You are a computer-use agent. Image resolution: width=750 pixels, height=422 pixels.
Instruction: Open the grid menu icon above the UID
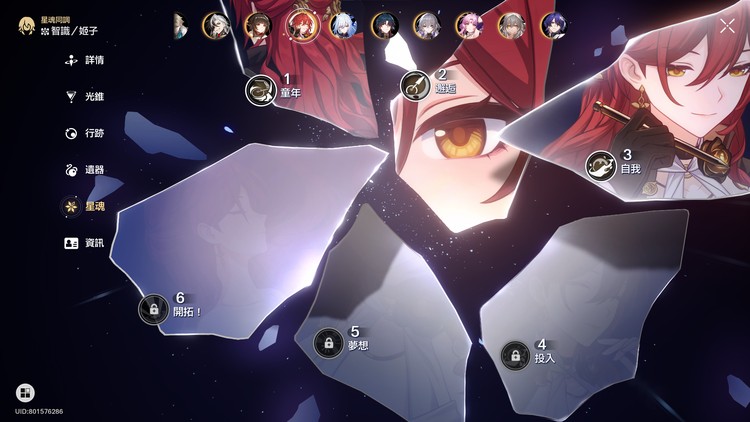pyautogui.click(x=25, y=393)
